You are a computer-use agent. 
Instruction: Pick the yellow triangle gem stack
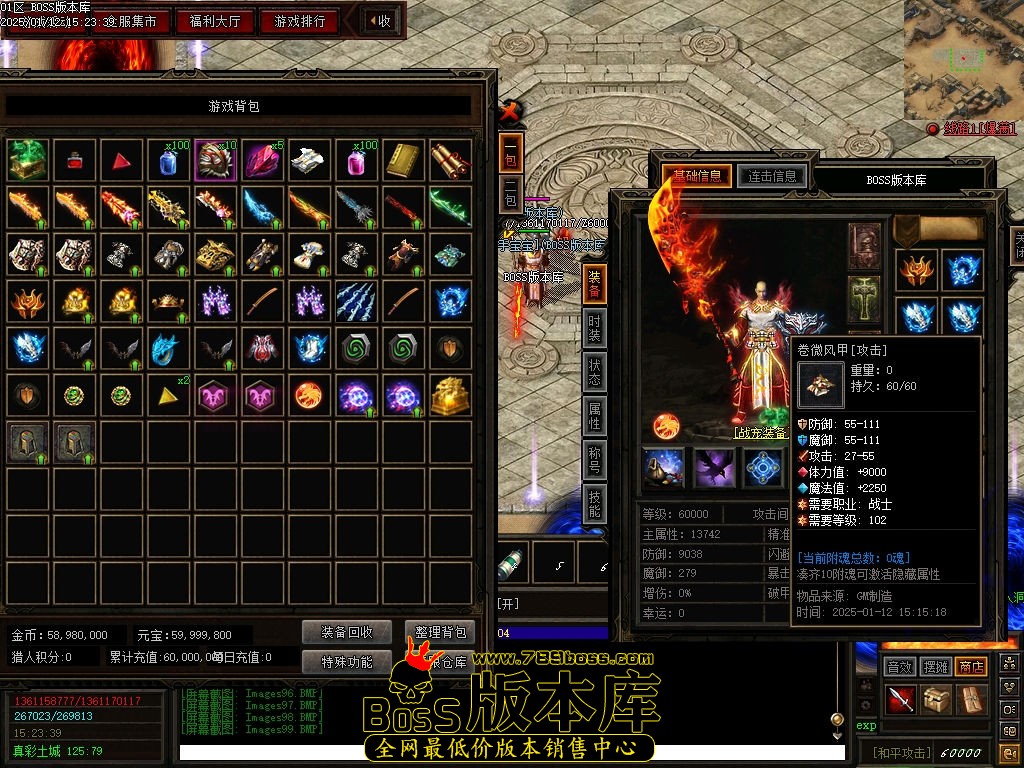pyautogui.click(x=168, y=396)
